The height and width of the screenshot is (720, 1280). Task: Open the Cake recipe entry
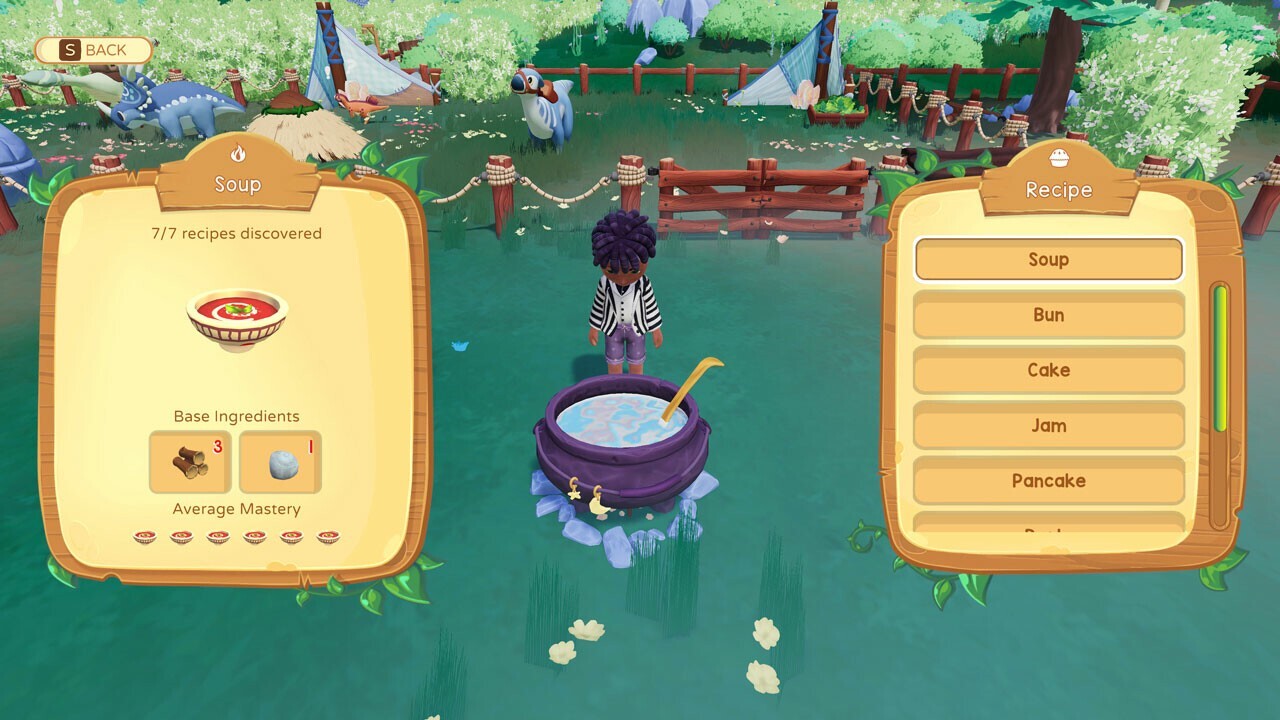1048,370
